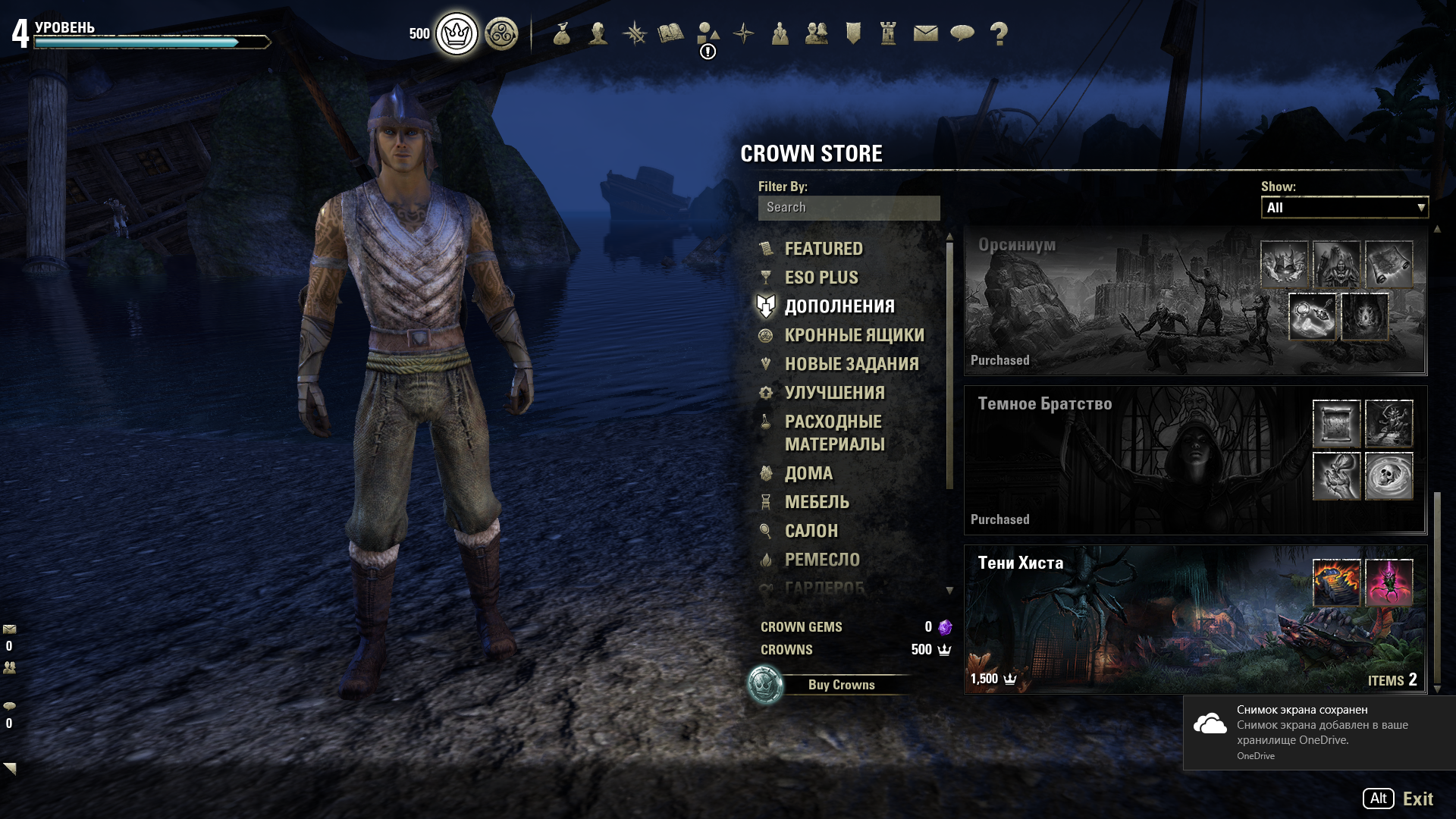The image size is (1456, 819).
Task: Open the САЛОН category
Action: pyautogui.click(x=811, y=531)
